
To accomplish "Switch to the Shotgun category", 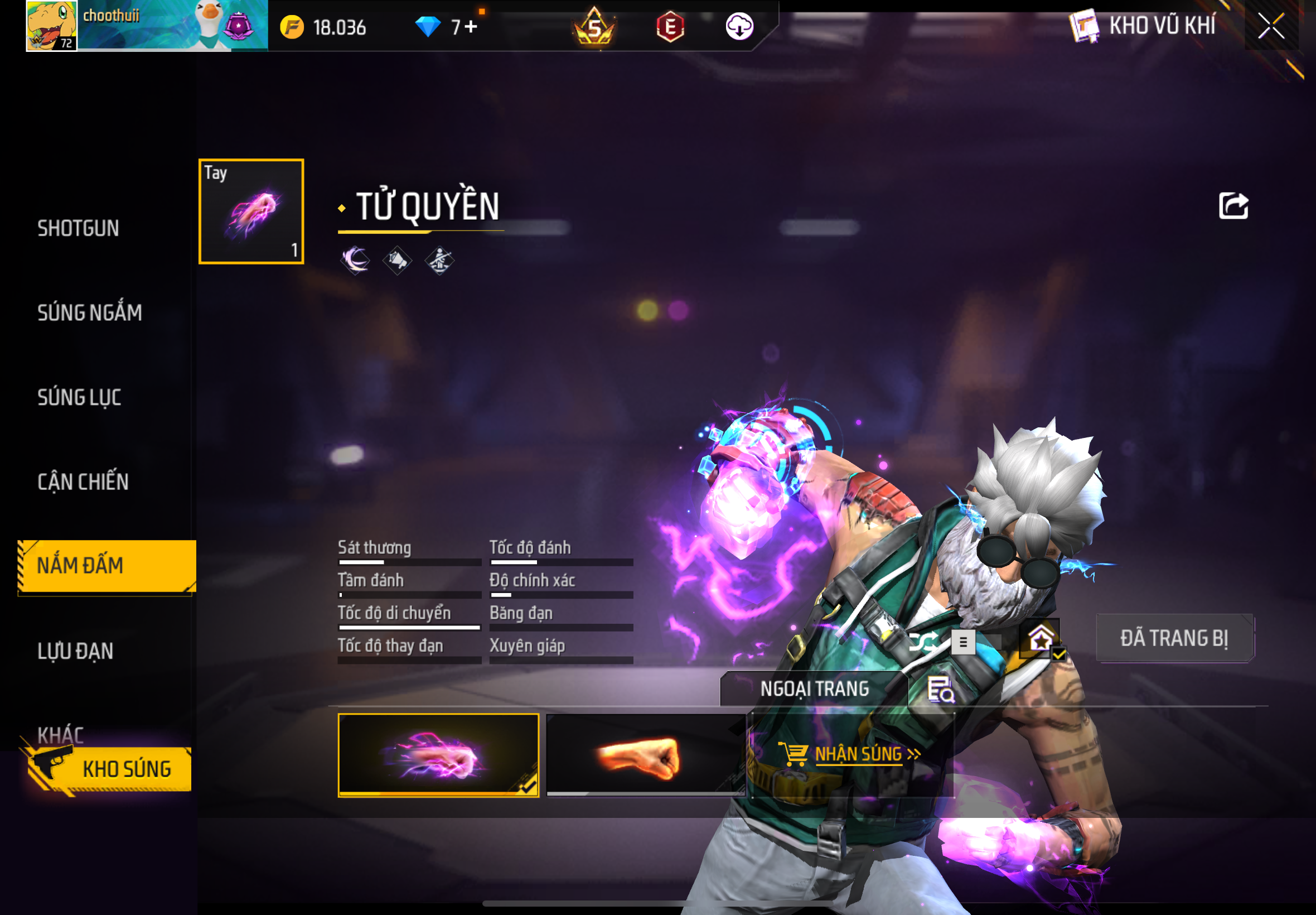I will [79, 228].
